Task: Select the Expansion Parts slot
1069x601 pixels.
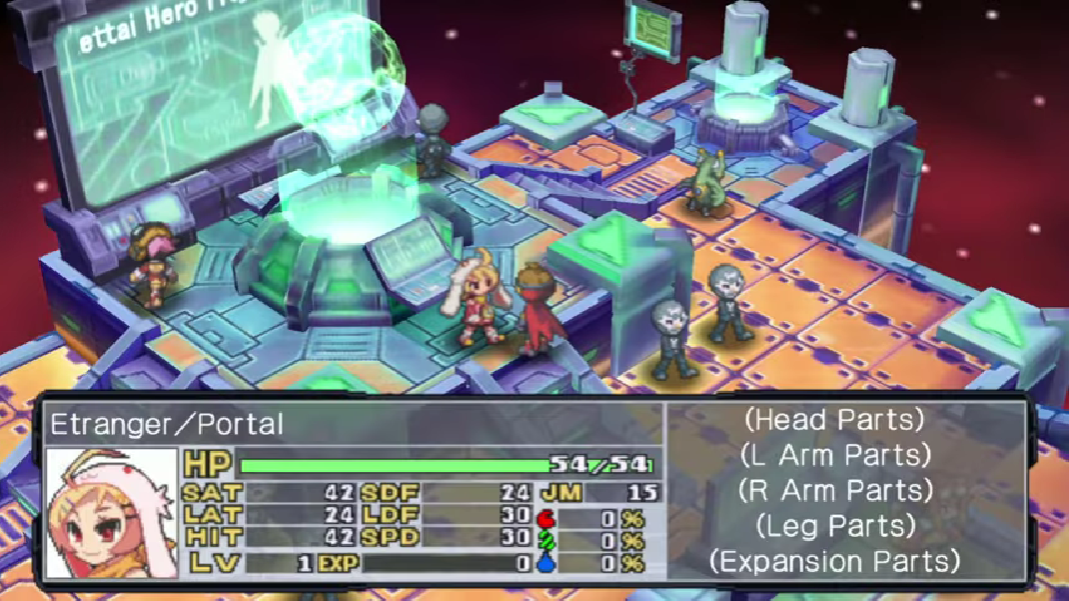Action: [x=835, y=561]
